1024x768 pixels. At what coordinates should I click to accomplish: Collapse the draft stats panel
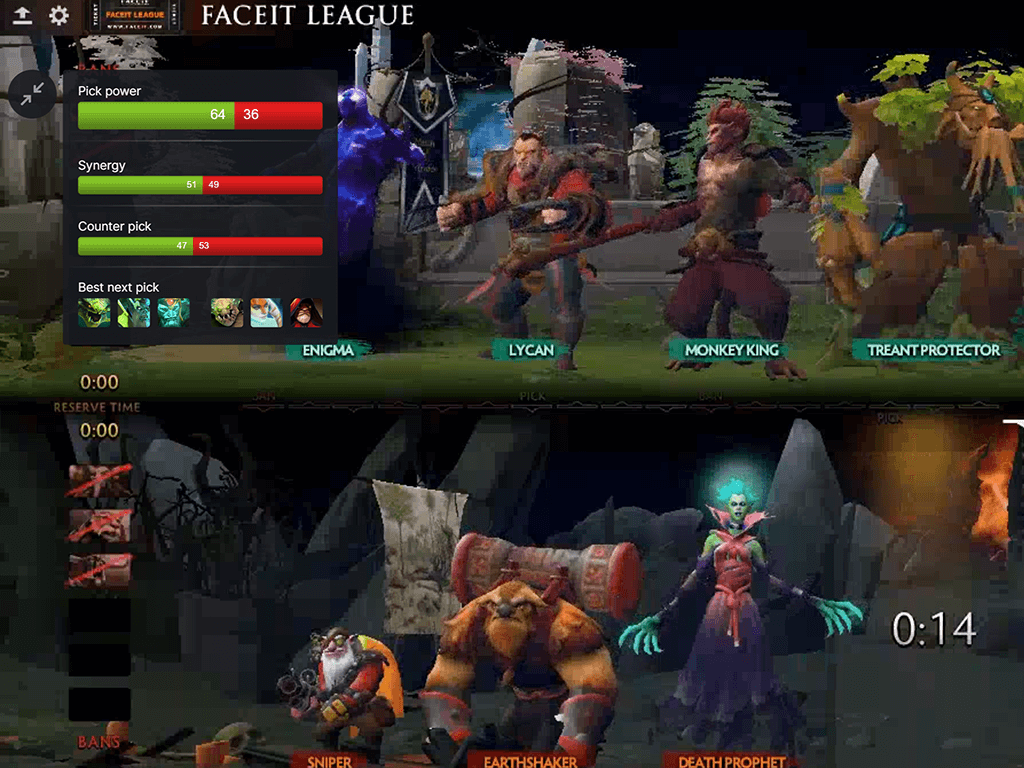33,94
